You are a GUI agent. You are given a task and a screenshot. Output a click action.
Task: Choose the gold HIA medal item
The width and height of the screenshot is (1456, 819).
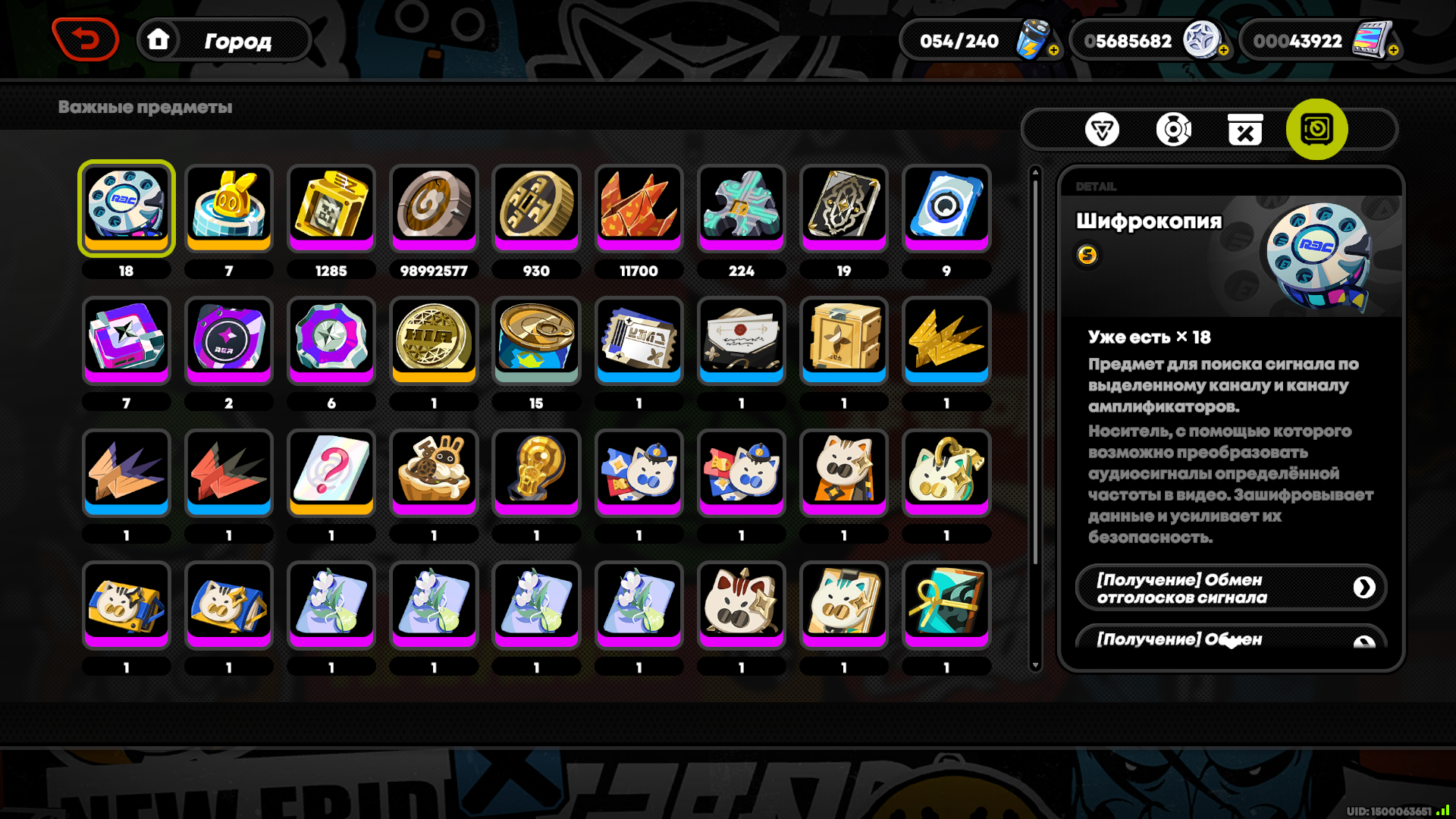[434, 339]
